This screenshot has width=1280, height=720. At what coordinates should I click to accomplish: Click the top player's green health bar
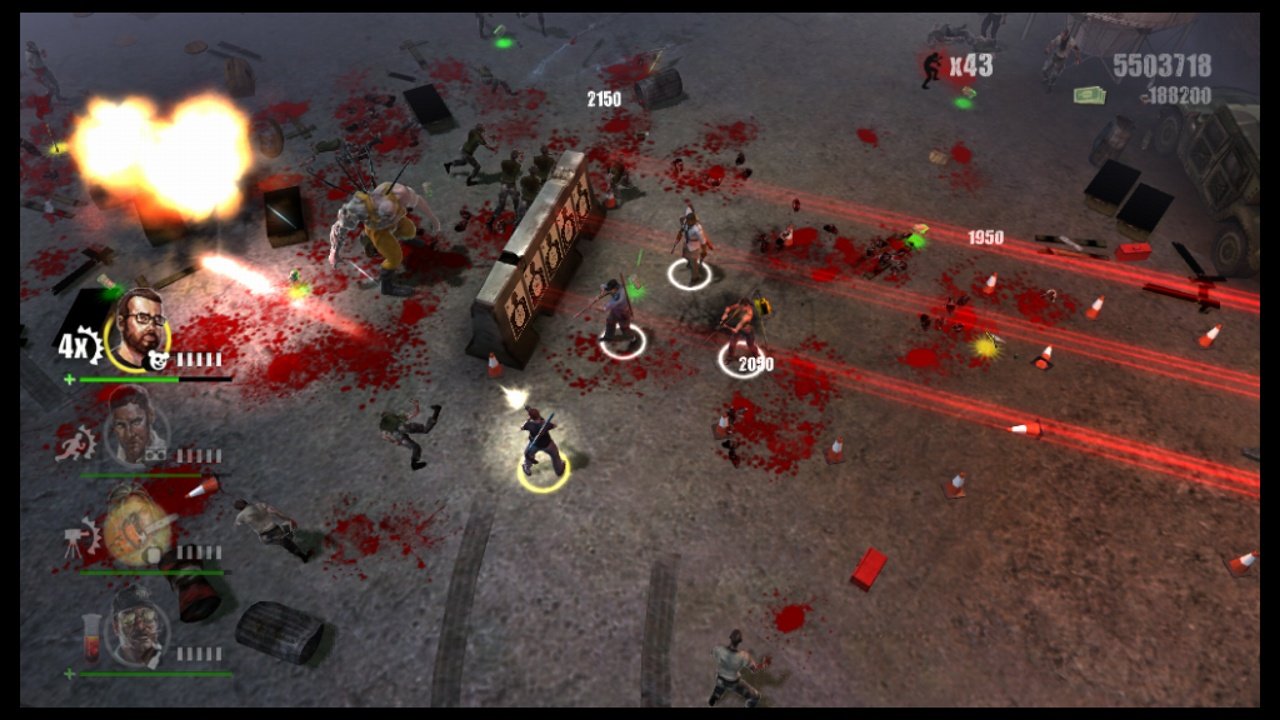point(129,380)
